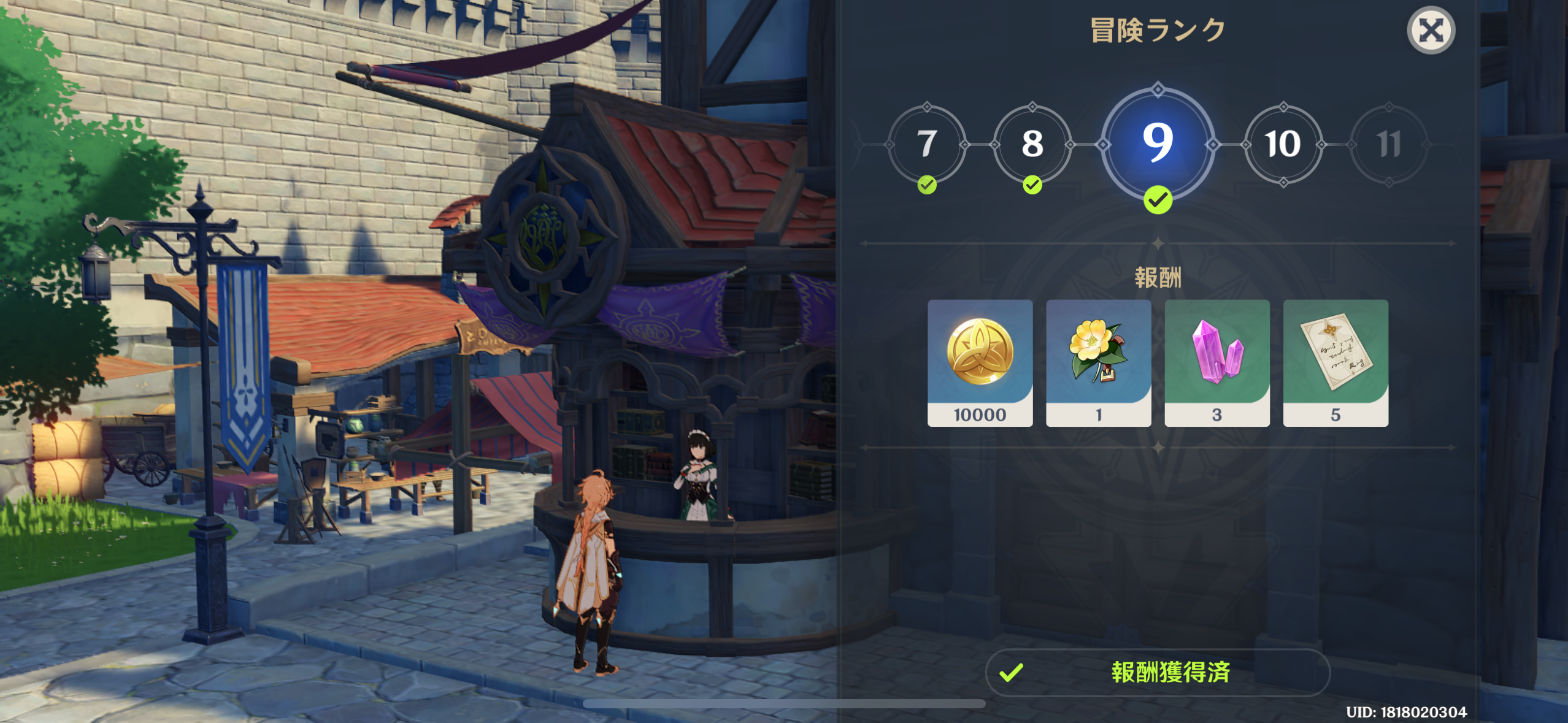Click the purple crystal reward icon
This screenshot has width=1568, height=723.
pyautogui.click(x=1217, y=362)
